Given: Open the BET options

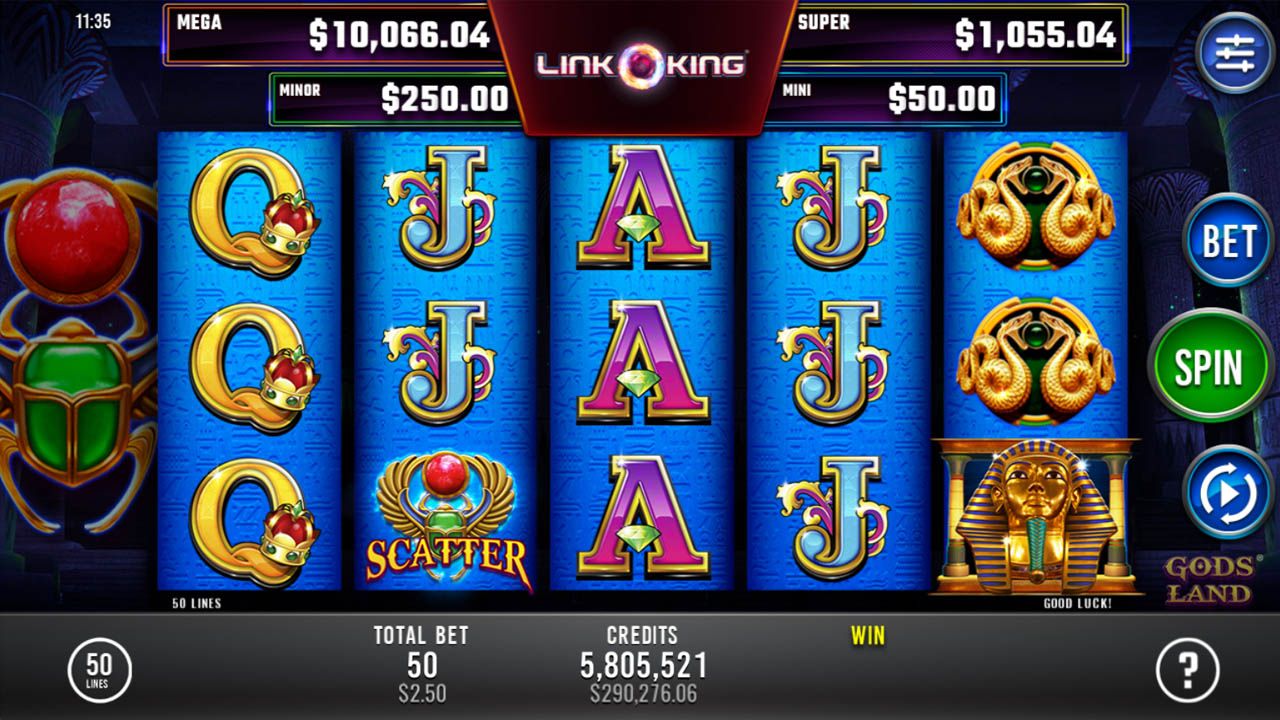Looking at the screenshot, I should pyautogui.click(x=1227, y=241).
